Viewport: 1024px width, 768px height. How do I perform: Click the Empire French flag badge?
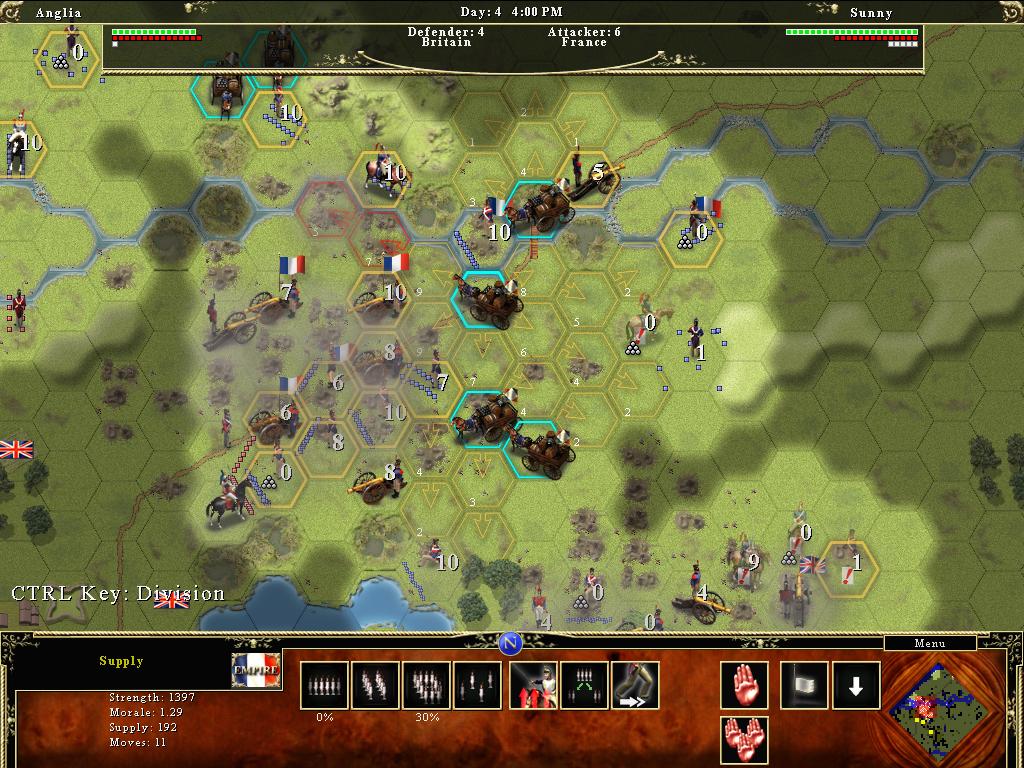(257, 669)
